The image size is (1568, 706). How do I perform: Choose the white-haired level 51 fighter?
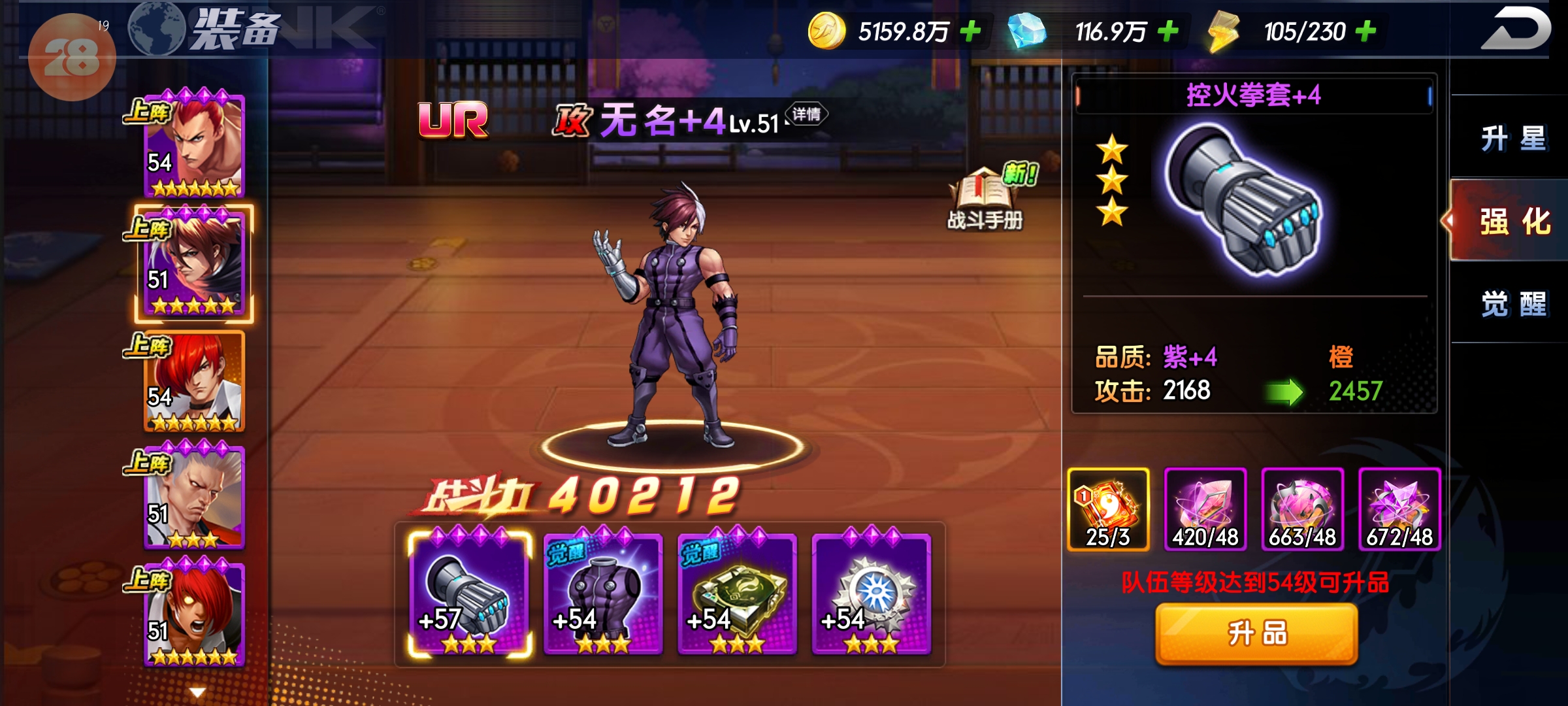point(194,498)
